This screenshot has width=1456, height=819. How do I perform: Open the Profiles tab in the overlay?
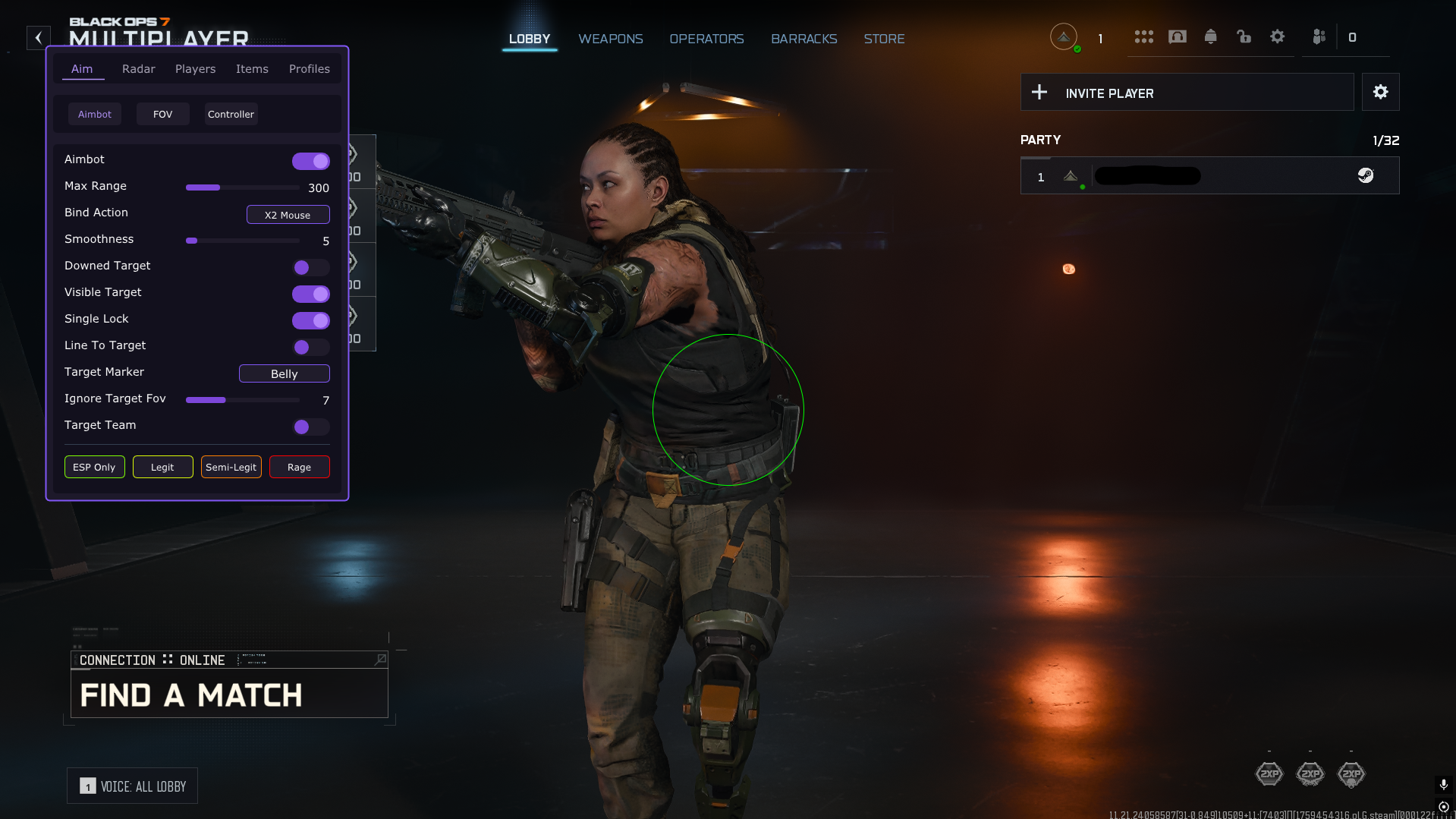[309, 69]
